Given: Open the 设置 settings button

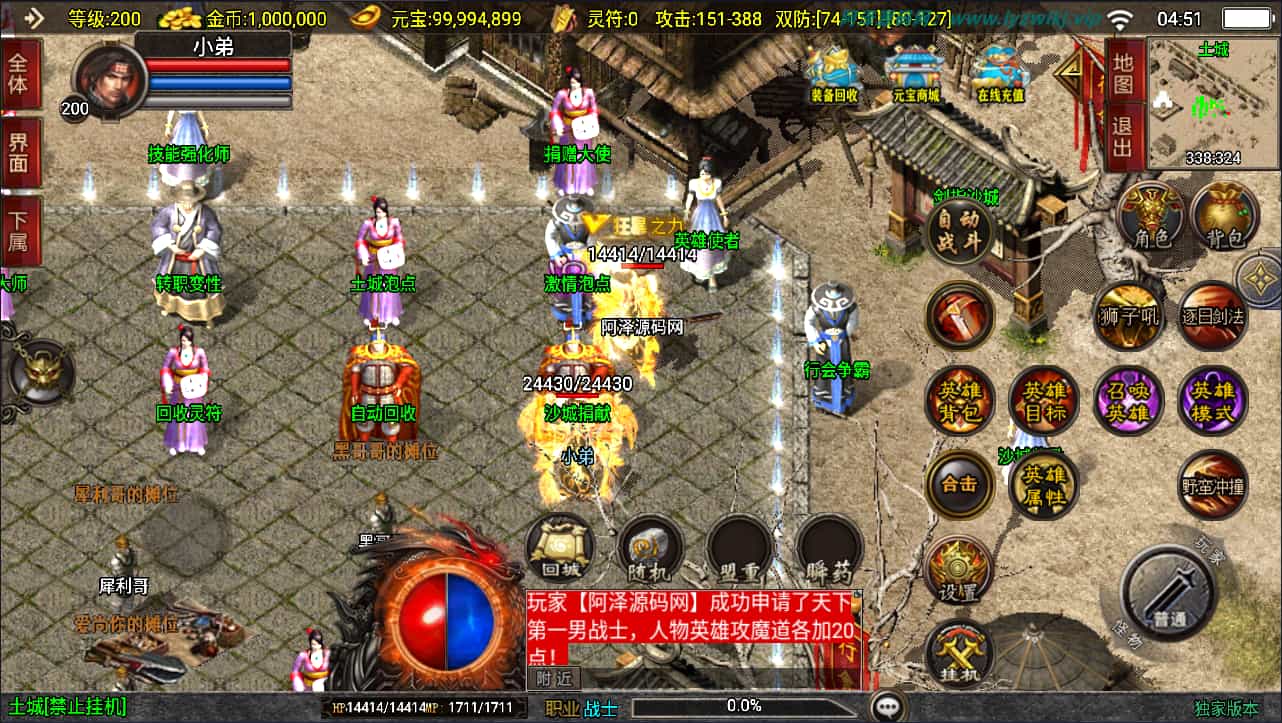Looking at the screenshot, I should [960, 571].
